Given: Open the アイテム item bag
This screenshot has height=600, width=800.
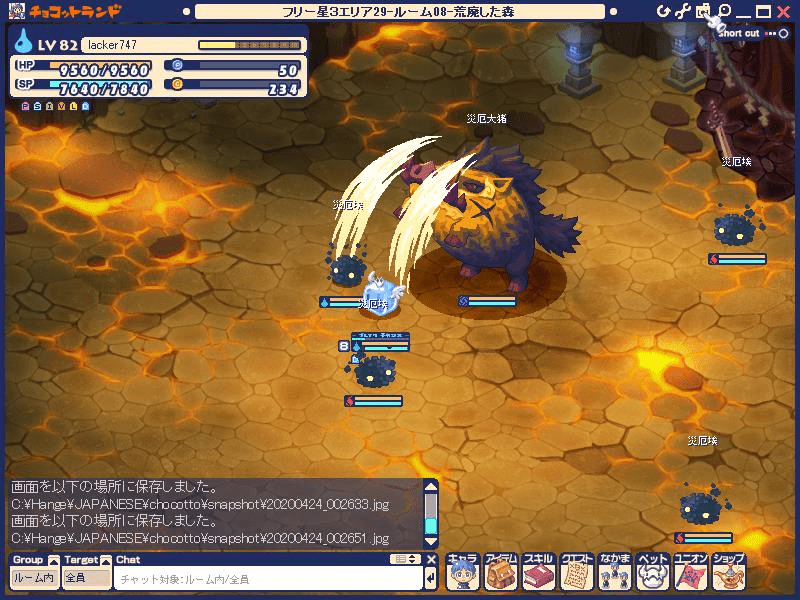Looking at the screenshot, I should (x=502, y=572).
